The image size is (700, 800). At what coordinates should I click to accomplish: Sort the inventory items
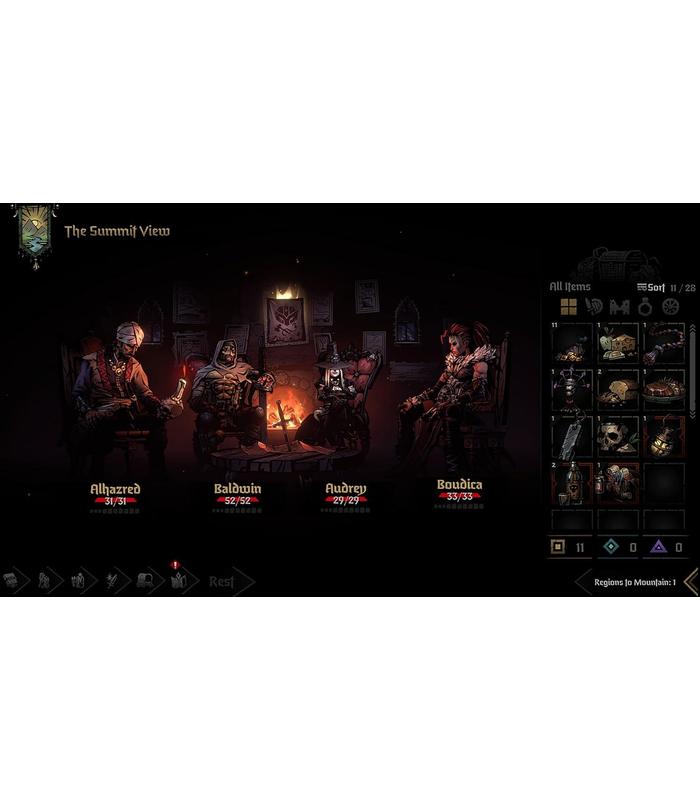[x=652, y=287]
